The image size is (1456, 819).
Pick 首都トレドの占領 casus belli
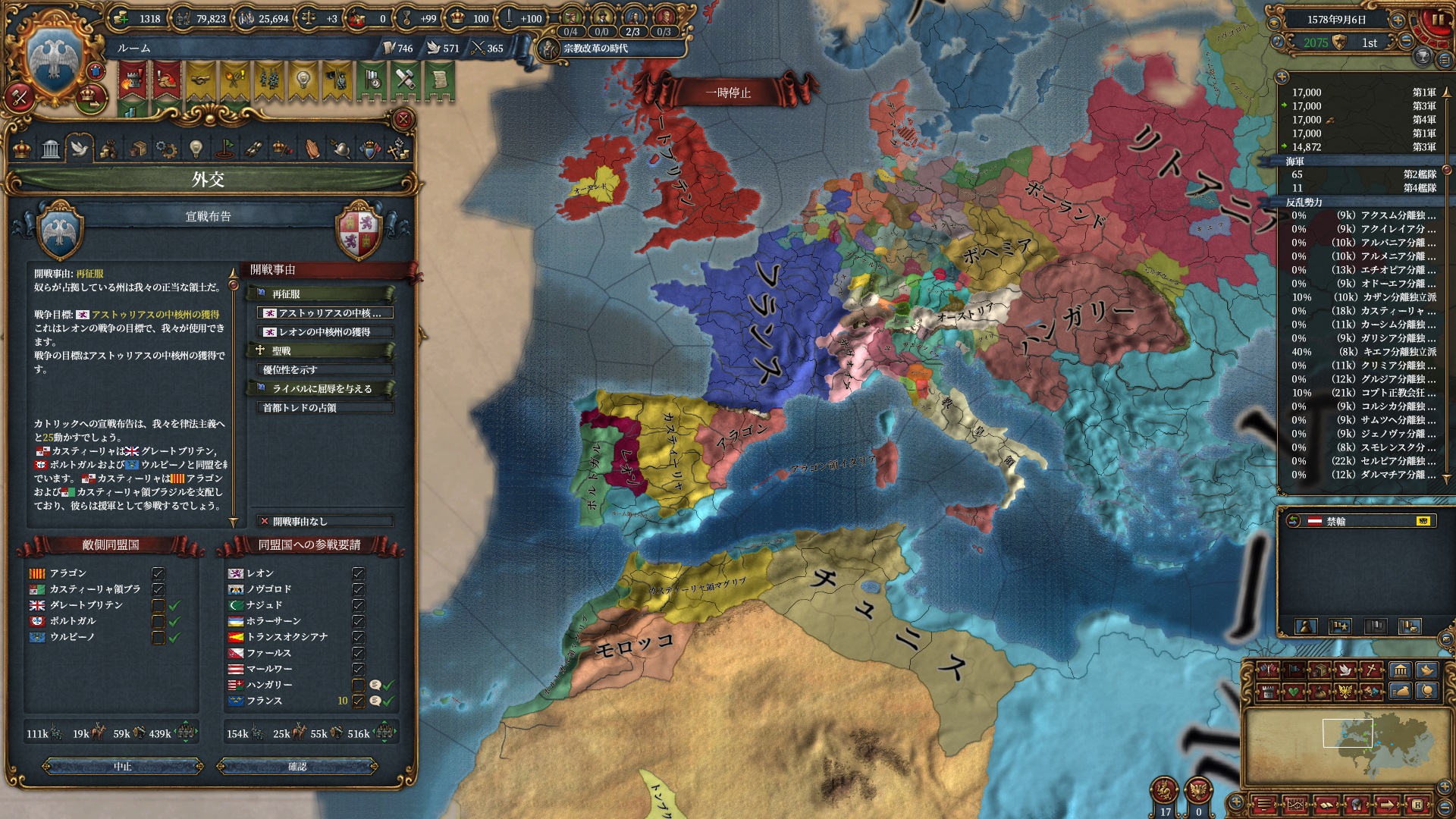[326, 408]
